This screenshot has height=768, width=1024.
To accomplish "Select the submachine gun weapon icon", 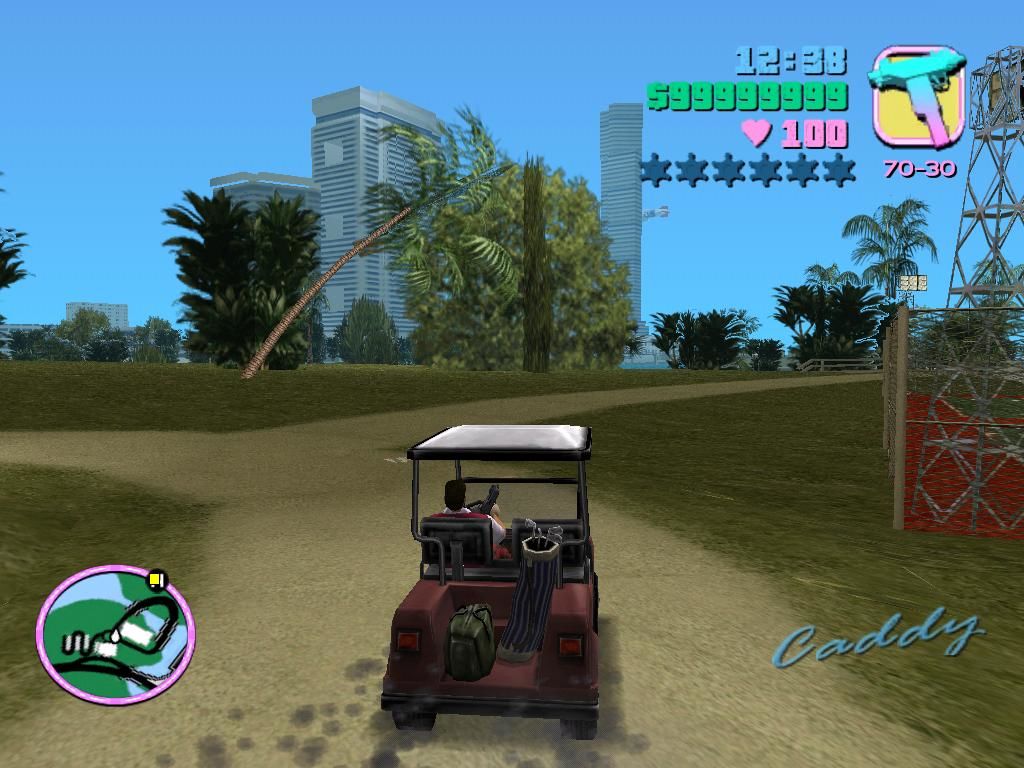I will coord(918,95).
